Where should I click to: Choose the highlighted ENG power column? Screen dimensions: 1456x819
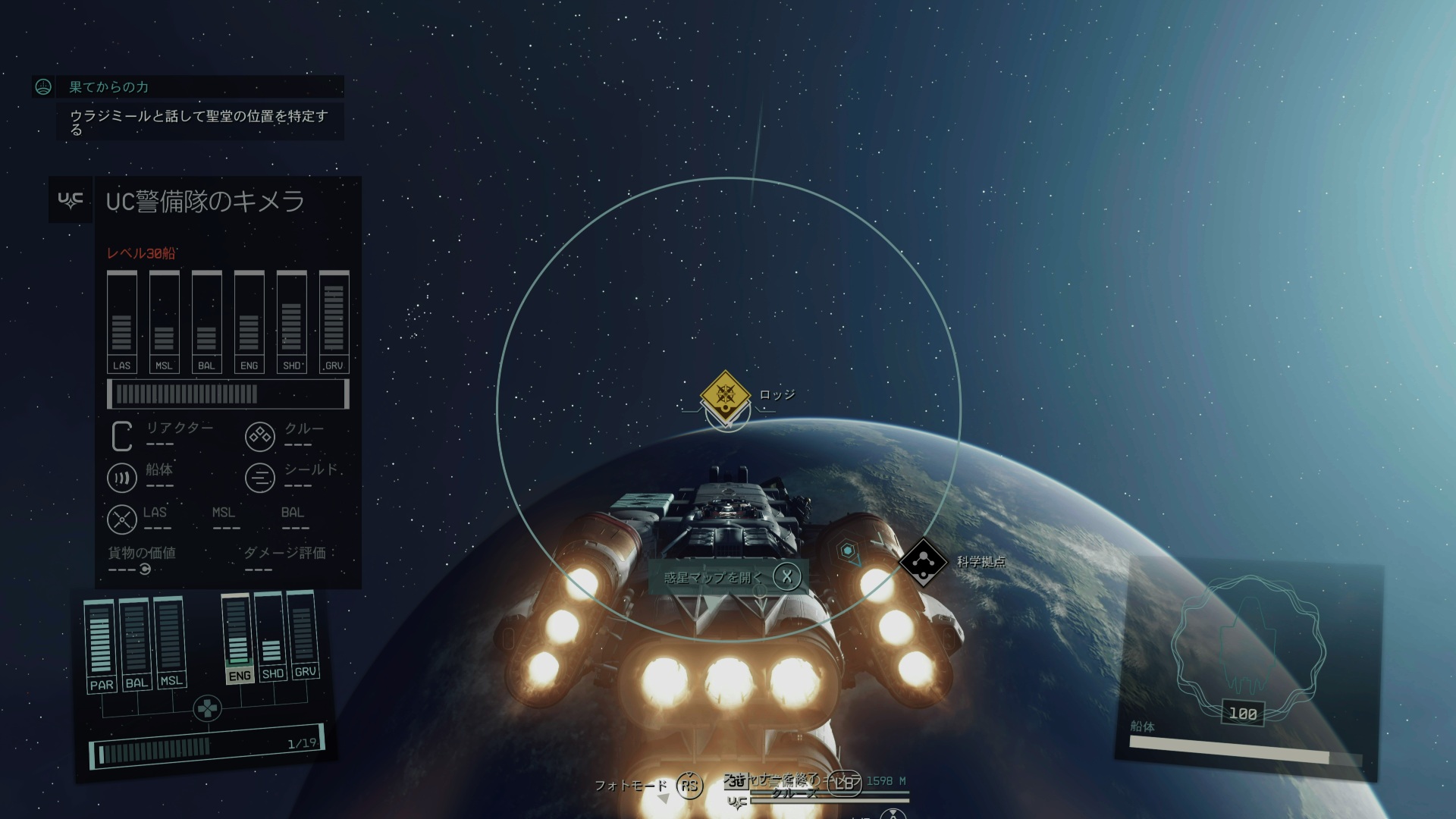(x=238, y=639)
